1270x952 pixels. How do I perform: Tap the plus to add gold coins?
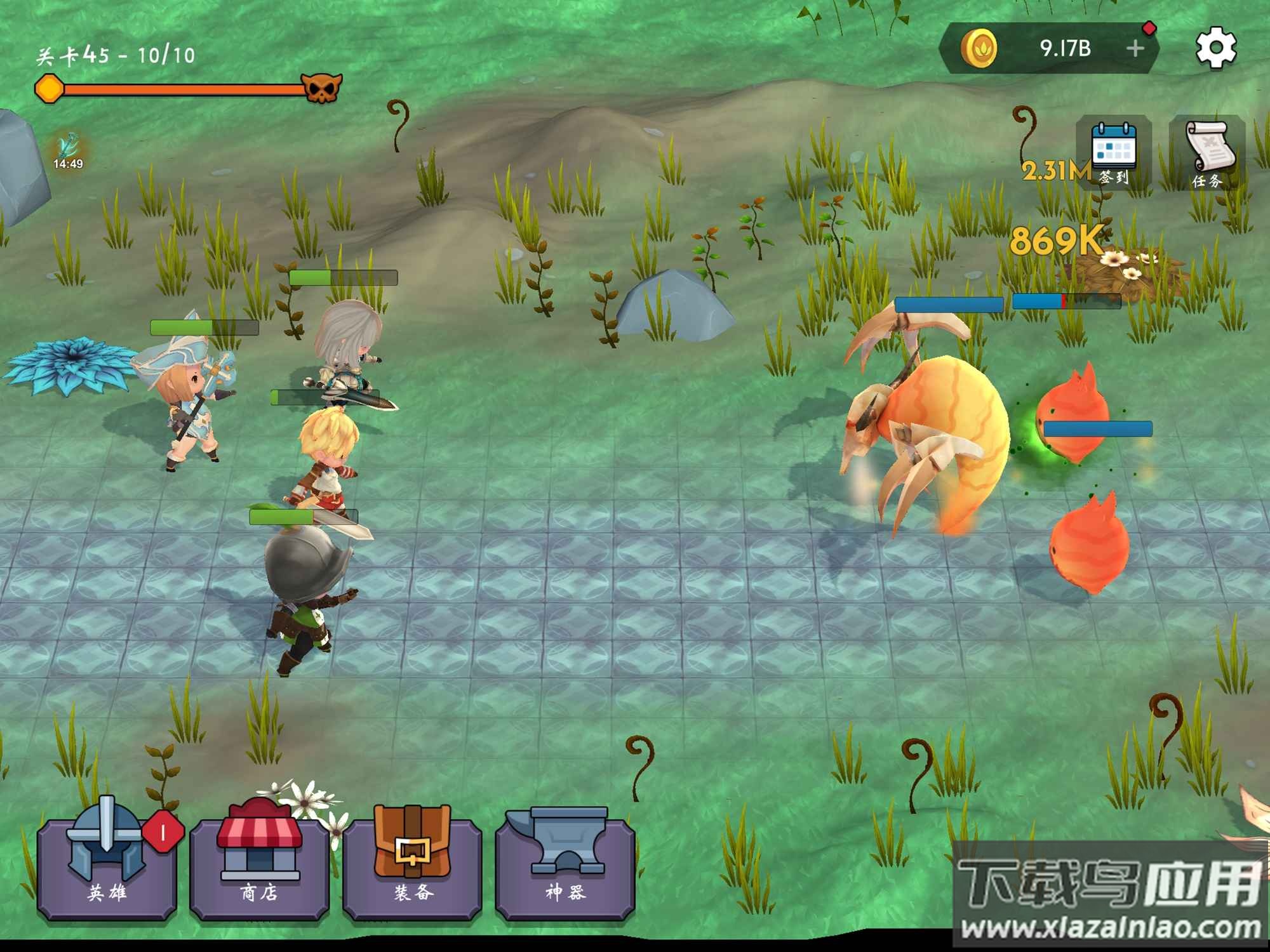(x=1135, y=48)
